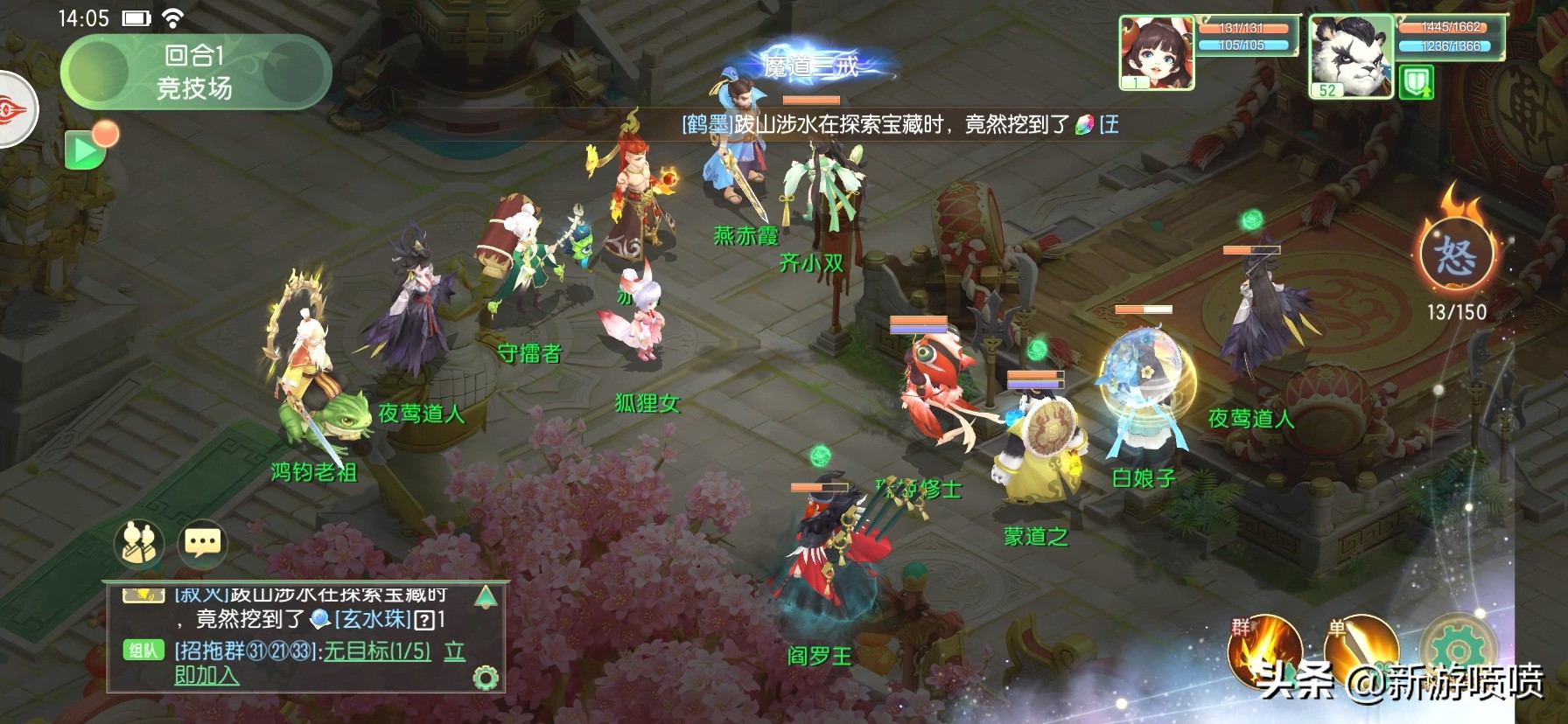
Task: Tap the flaming rage (怒) orb
Action: pos(1455,254)
